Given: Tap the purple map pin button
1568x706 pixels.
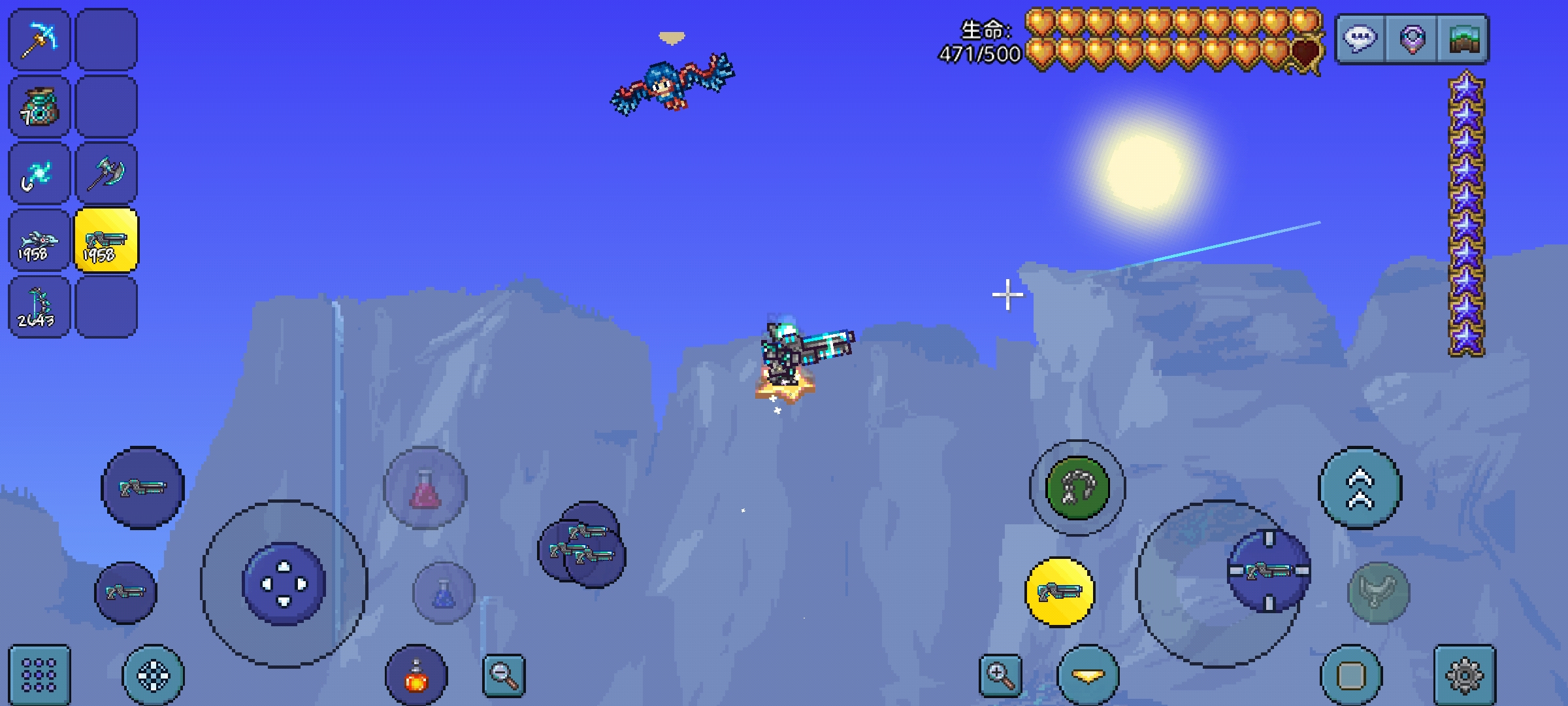Looking at the screenshot, I should coord(1413,39).
